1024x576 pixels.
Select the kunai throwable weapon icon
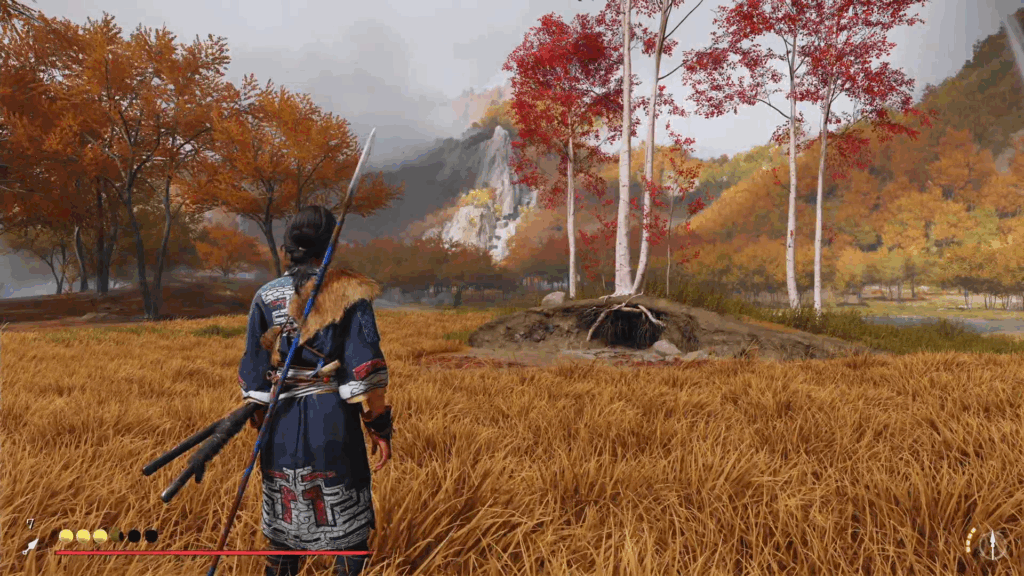32,545
